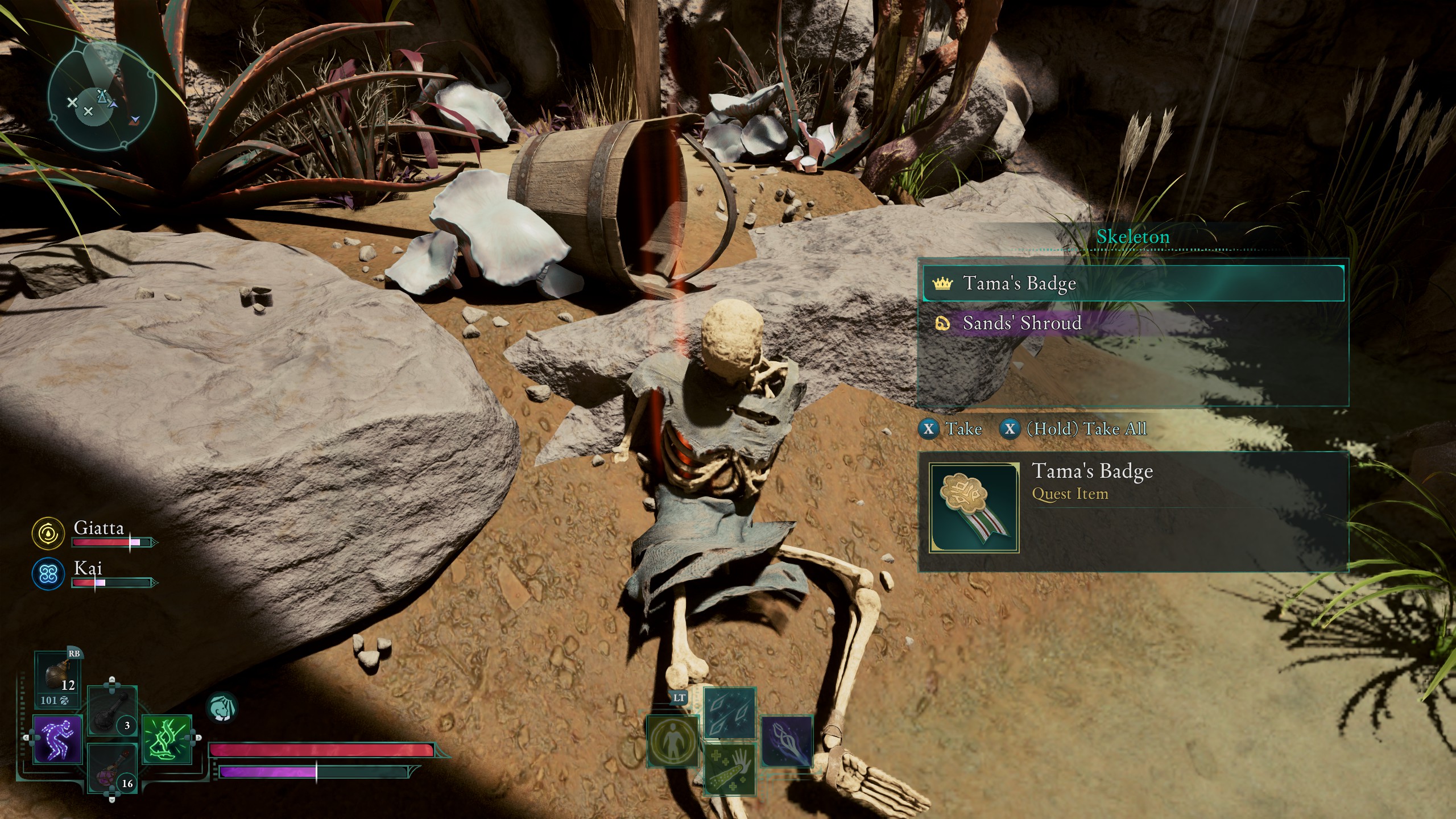
Task: Use the dark flask with count 3
Action: [x=112, y=711]
